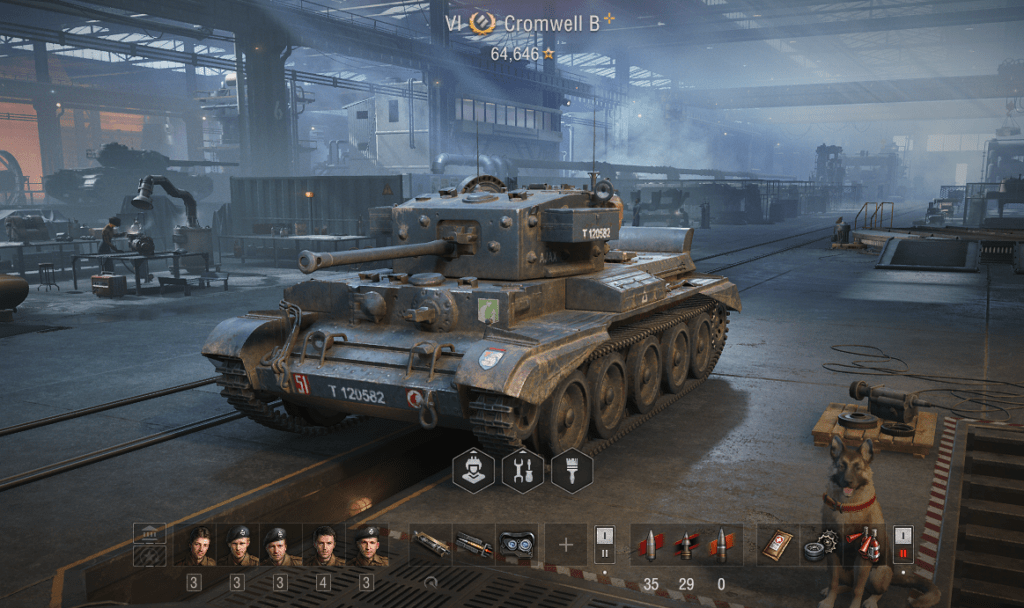1024x608 pixels.
Task: Select the shell slot with 35 rounds
Action: (650, 545)
